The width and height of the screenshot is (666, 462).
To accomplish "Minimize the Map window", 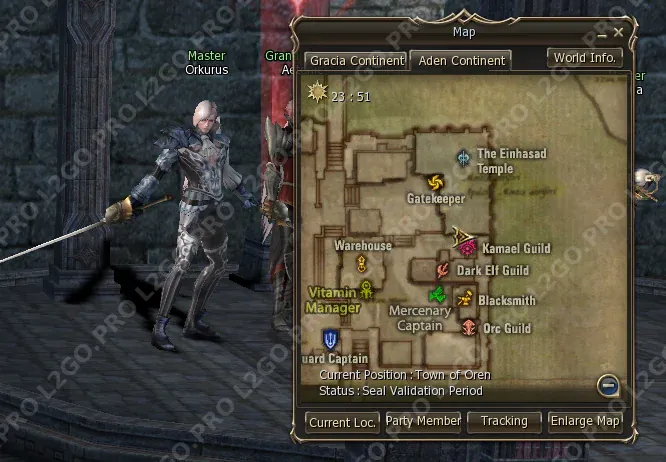I will coord(603,33).
